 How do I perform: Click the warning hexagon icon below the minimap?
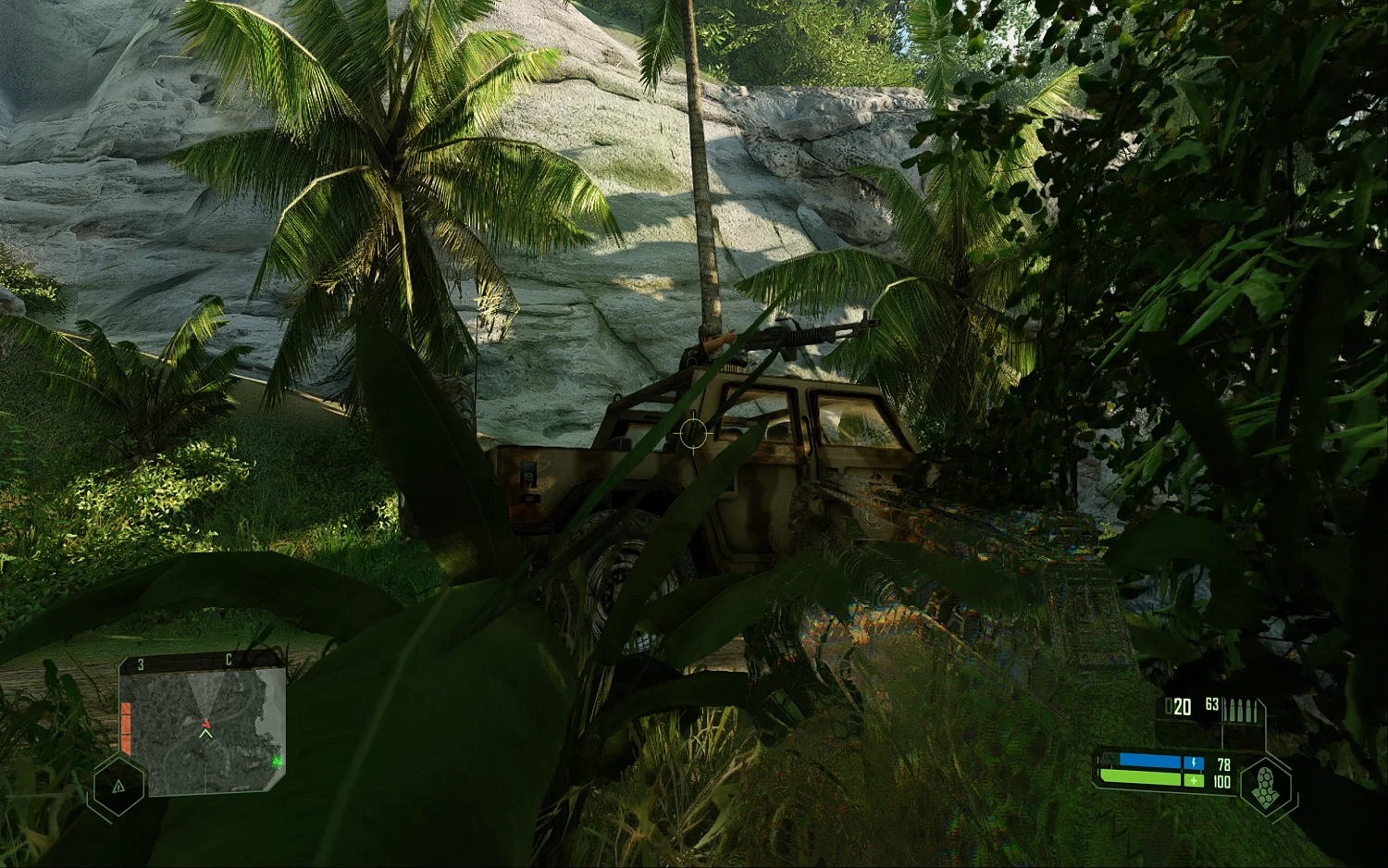[119, 788]
